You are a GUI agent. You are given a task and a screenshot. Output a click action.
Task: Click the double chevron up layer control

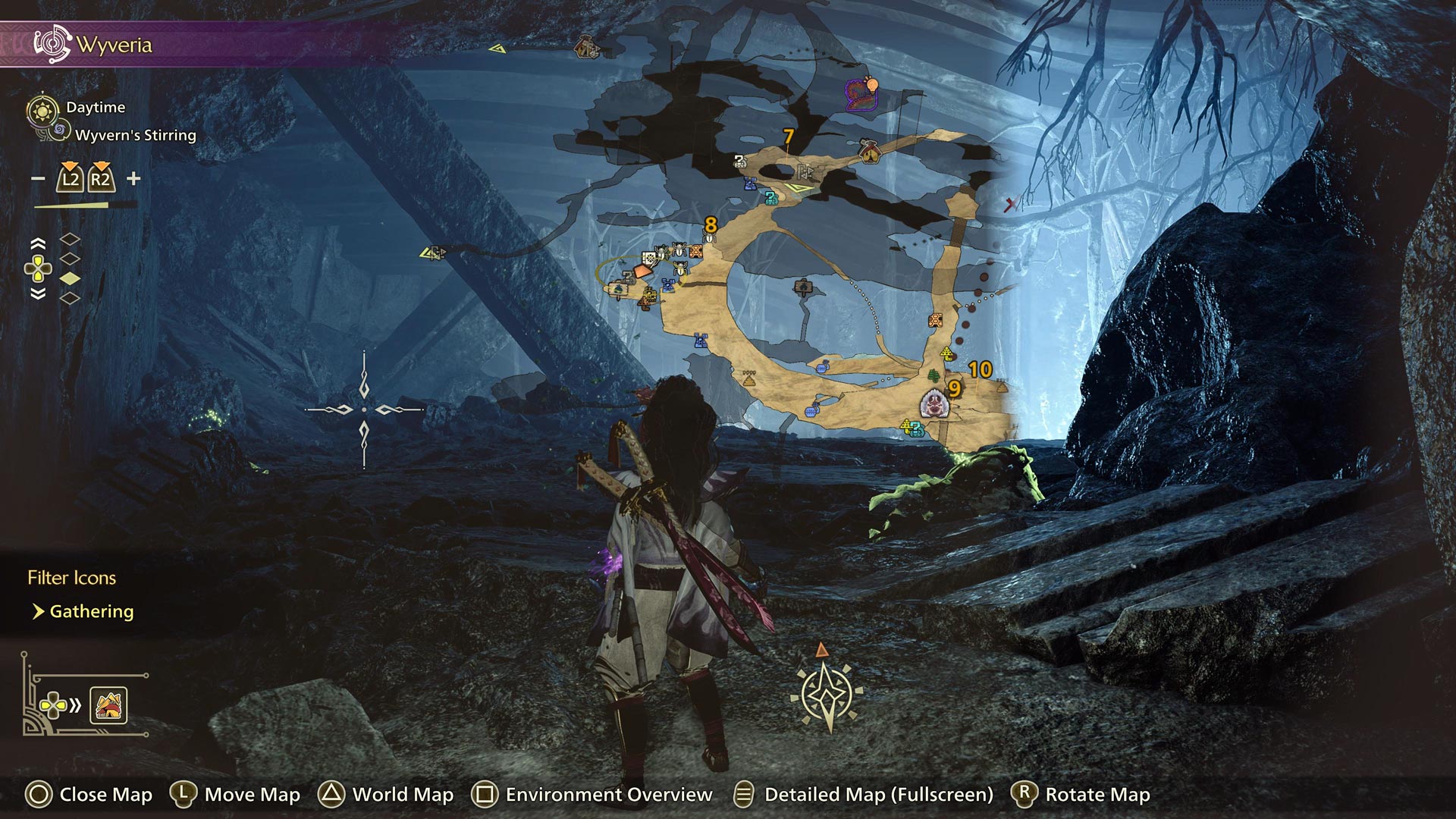(x=38, y=242)
